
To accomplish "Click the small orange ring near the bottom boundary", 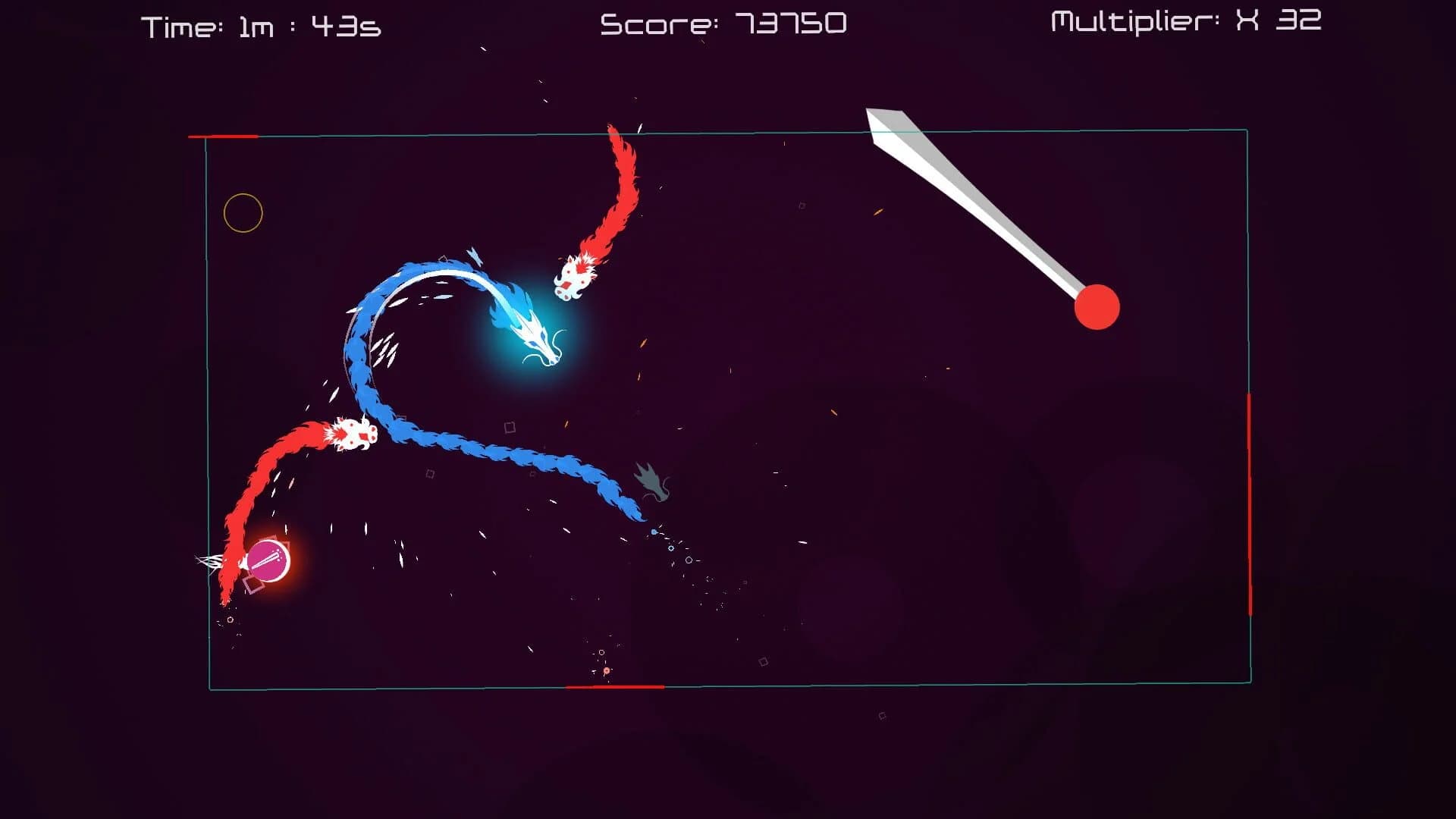I will click(x=607, y=670).
